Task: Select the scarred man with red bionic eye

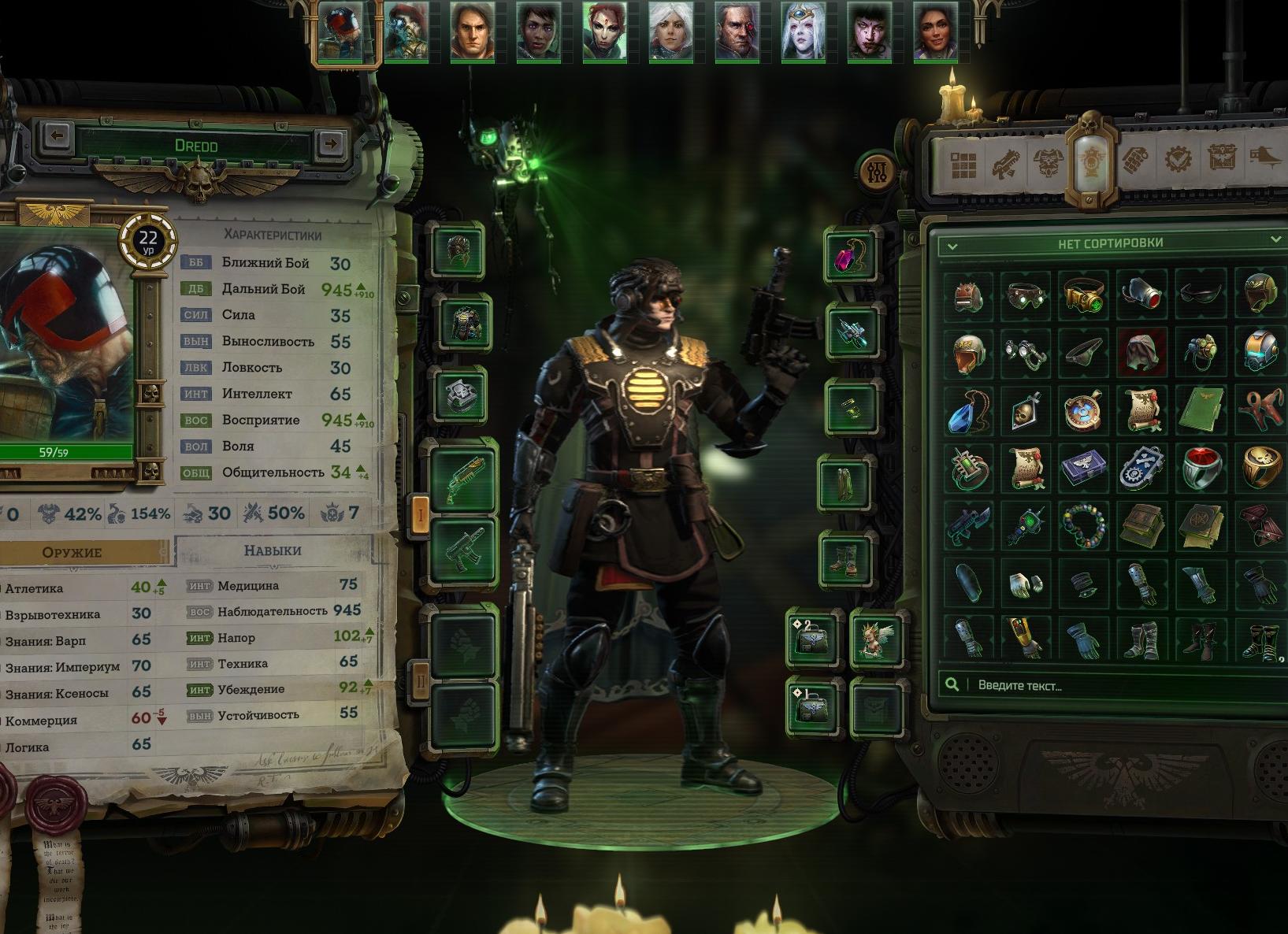Action: click(737, 32)
